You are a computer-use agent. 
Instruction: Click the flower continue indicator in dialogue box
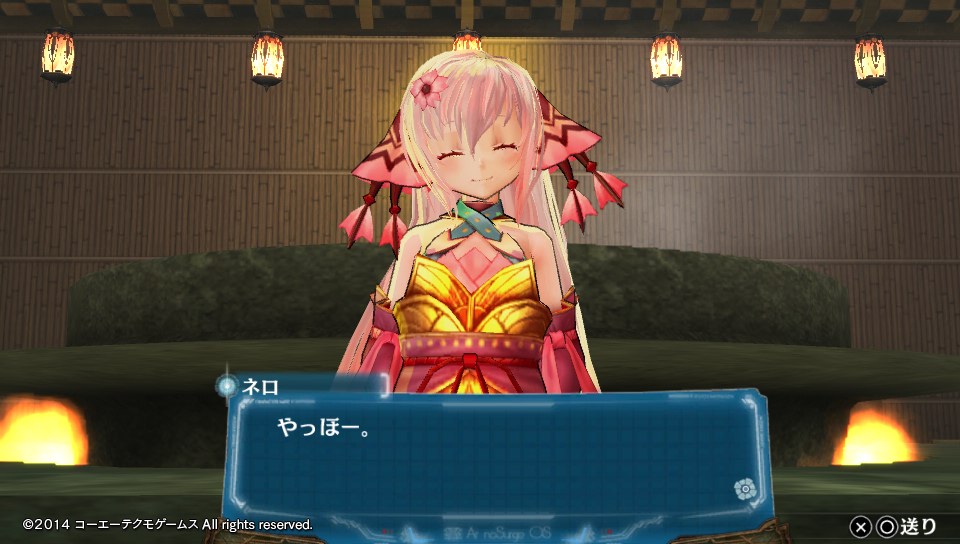point(743,488)
